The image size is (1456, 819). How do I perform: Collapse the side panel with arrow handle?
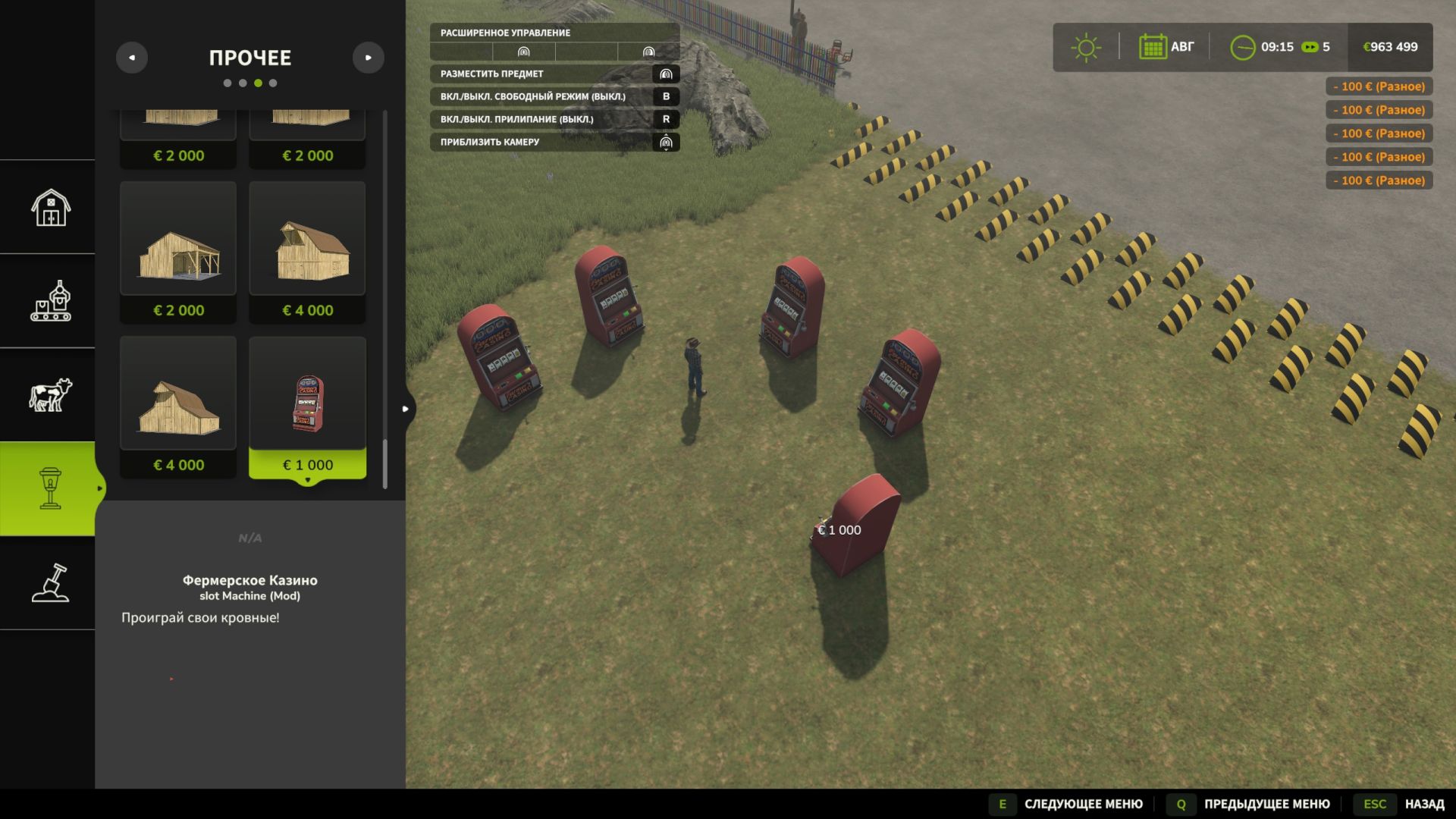click(406, 409)
